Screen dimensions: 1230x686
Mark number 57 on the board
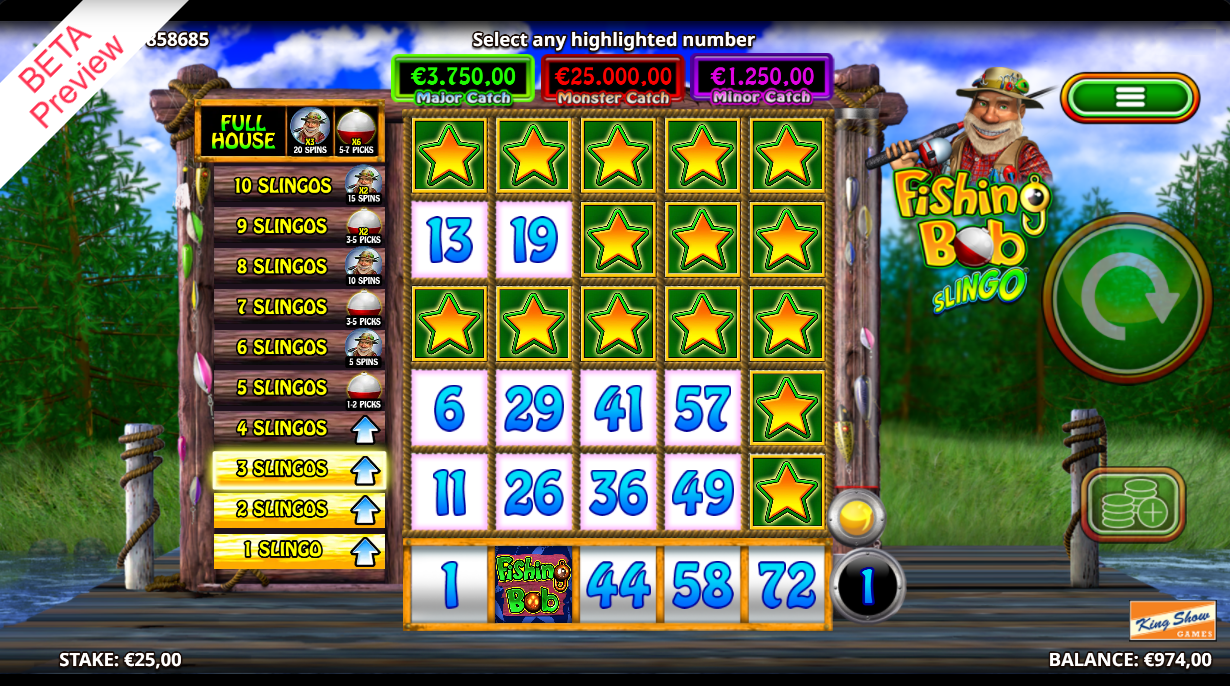click(703, 408)
